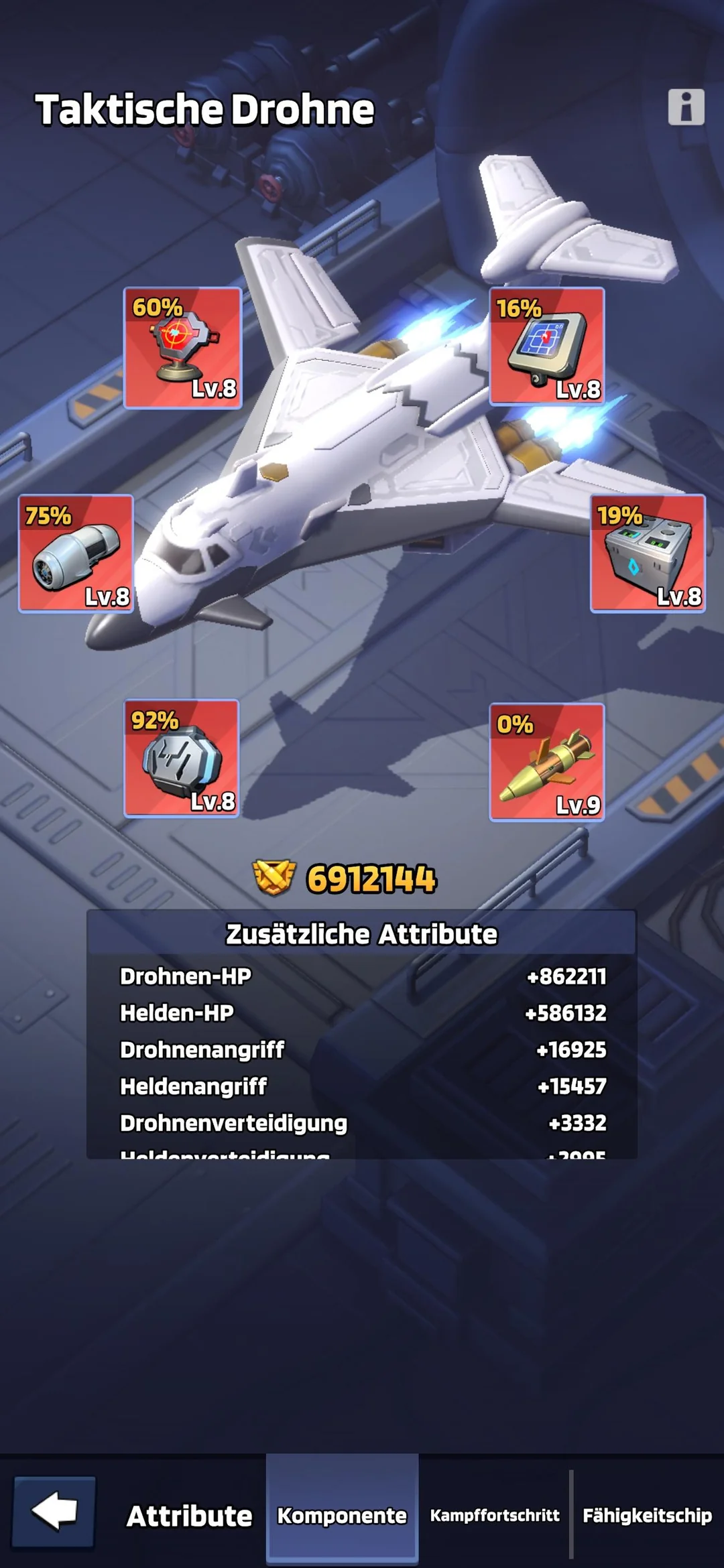Viewport: 724px width, 1568px height.
Task: Show the Kampffortschritt tab
Action: pos(495,1516)
